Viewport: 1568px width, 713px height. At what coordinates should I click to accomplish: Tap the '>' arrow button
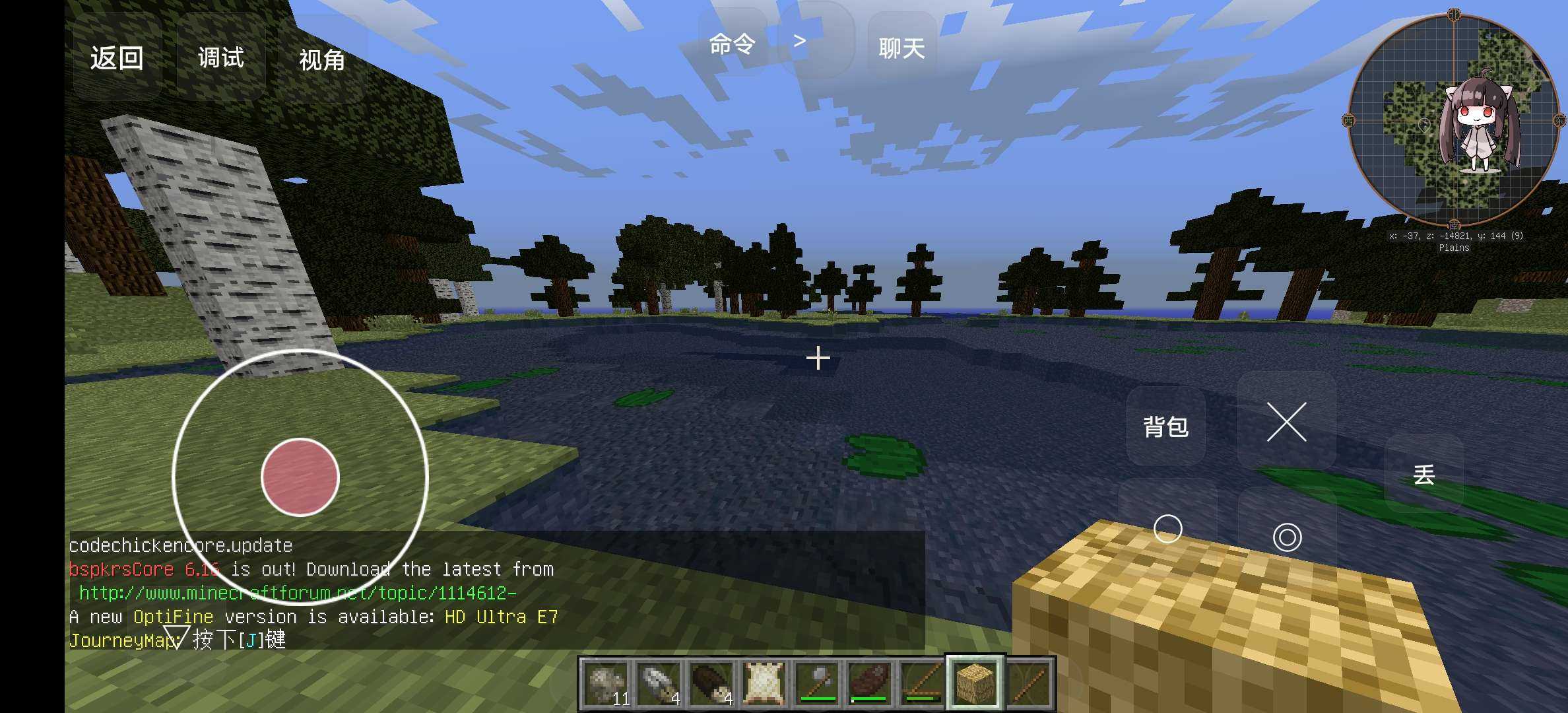pos(800,42)
